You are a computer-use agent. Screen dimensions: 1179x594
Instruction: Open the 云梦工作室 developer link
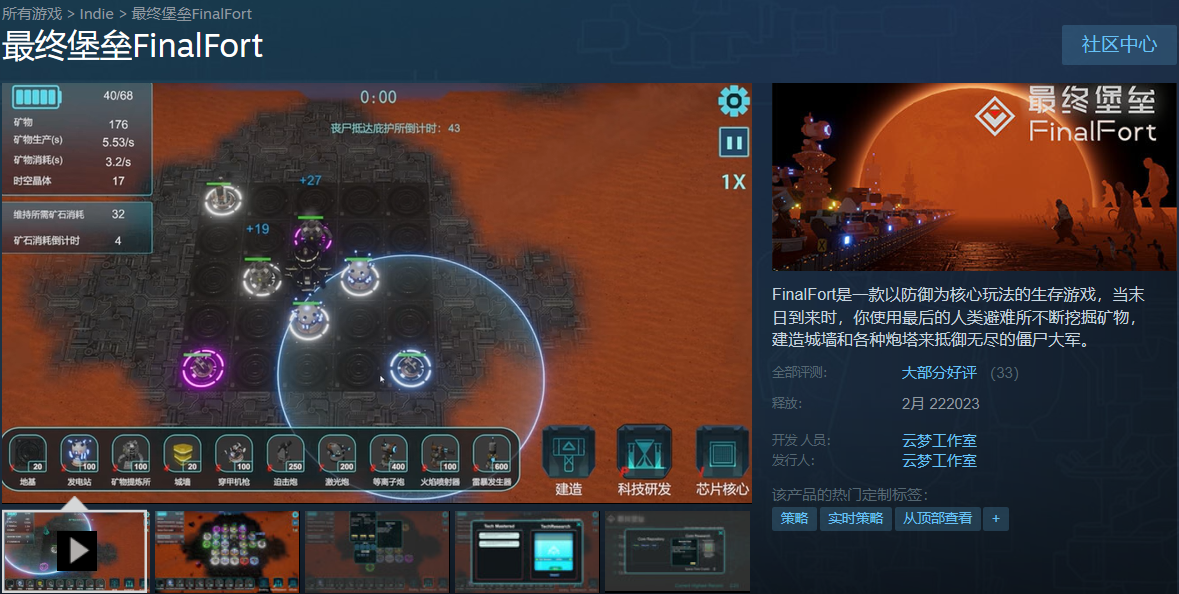(x=939, y=440)
